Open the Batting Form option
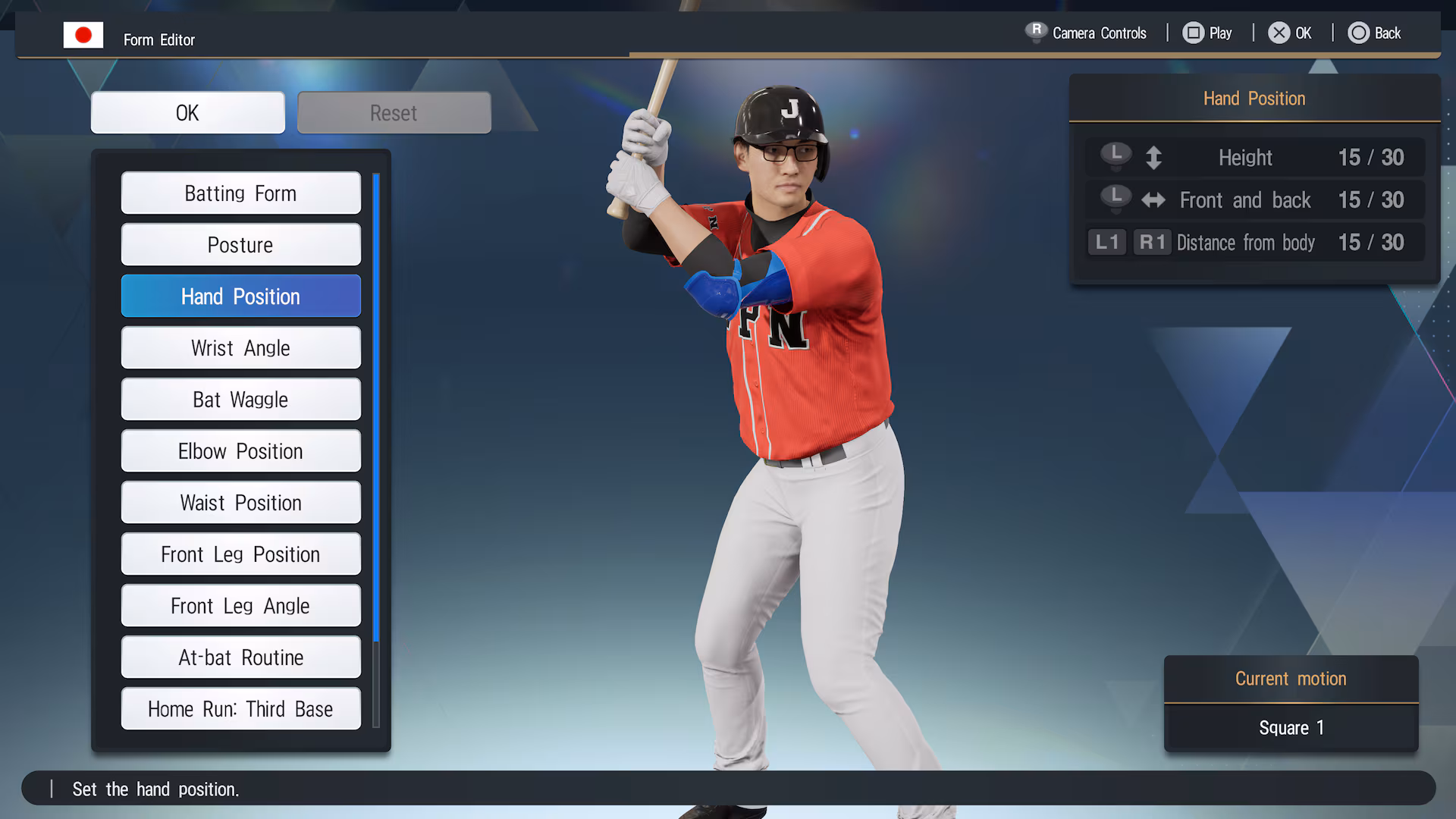The image size is (1456, 819). point(240,193)
